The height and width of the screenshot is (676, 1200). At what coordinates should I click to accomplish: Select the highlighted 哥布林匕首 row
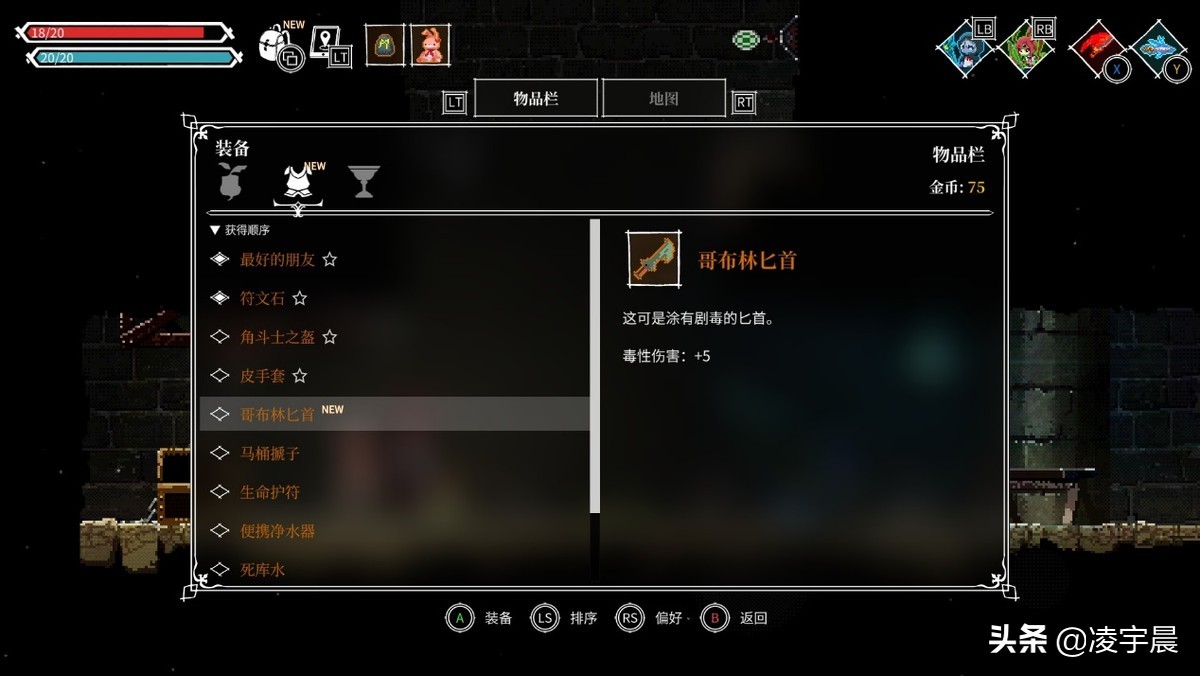click(x=395, y=414)
